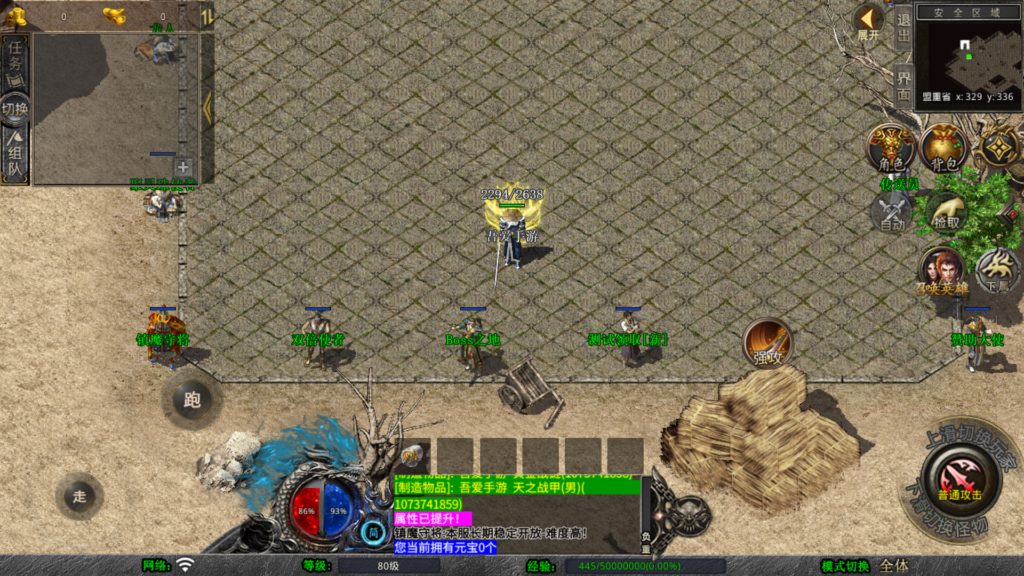Tap the 召唤英雄 summon hero icon
Screen dimensions: 1024x576
point(943,270)
